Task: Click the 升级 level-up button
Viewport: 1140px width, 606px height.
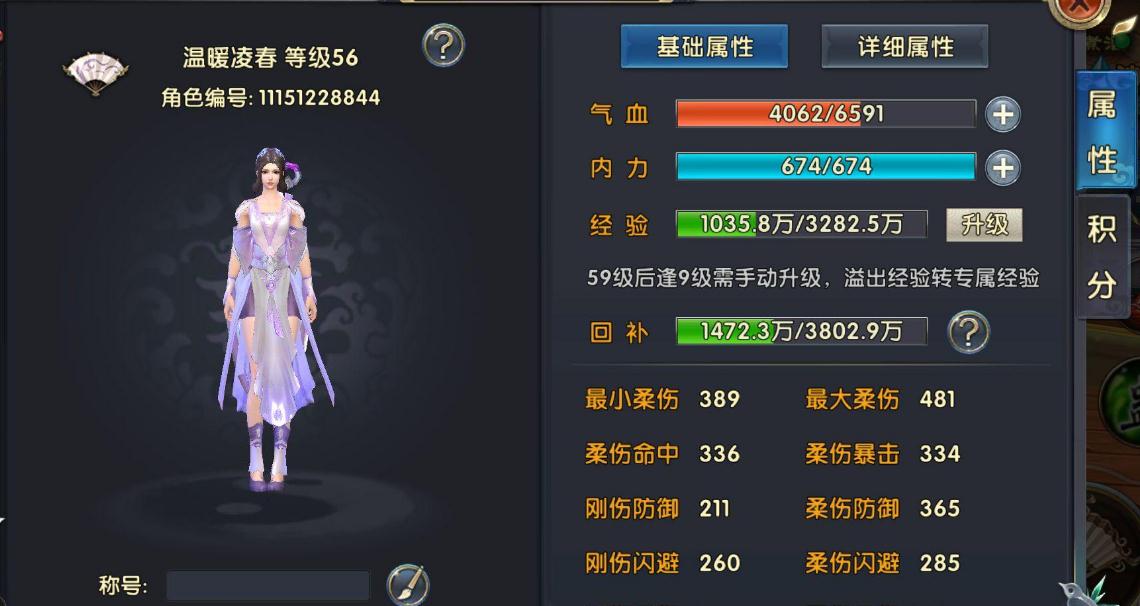Action: (x=984, y=225)
